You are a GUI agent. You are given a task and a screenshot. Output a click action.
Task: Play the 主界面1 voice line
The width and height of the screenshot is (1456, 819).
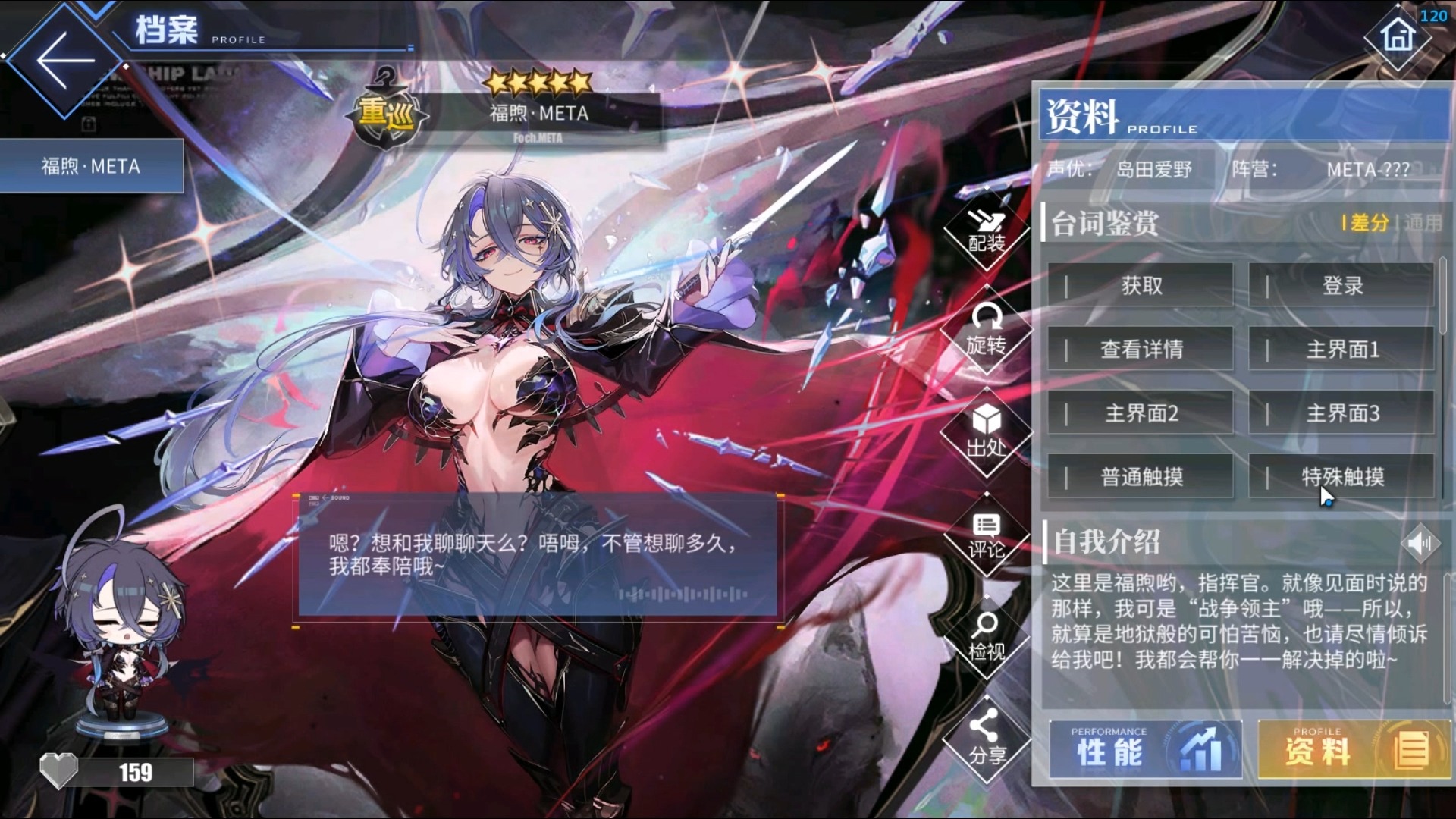1341,350
